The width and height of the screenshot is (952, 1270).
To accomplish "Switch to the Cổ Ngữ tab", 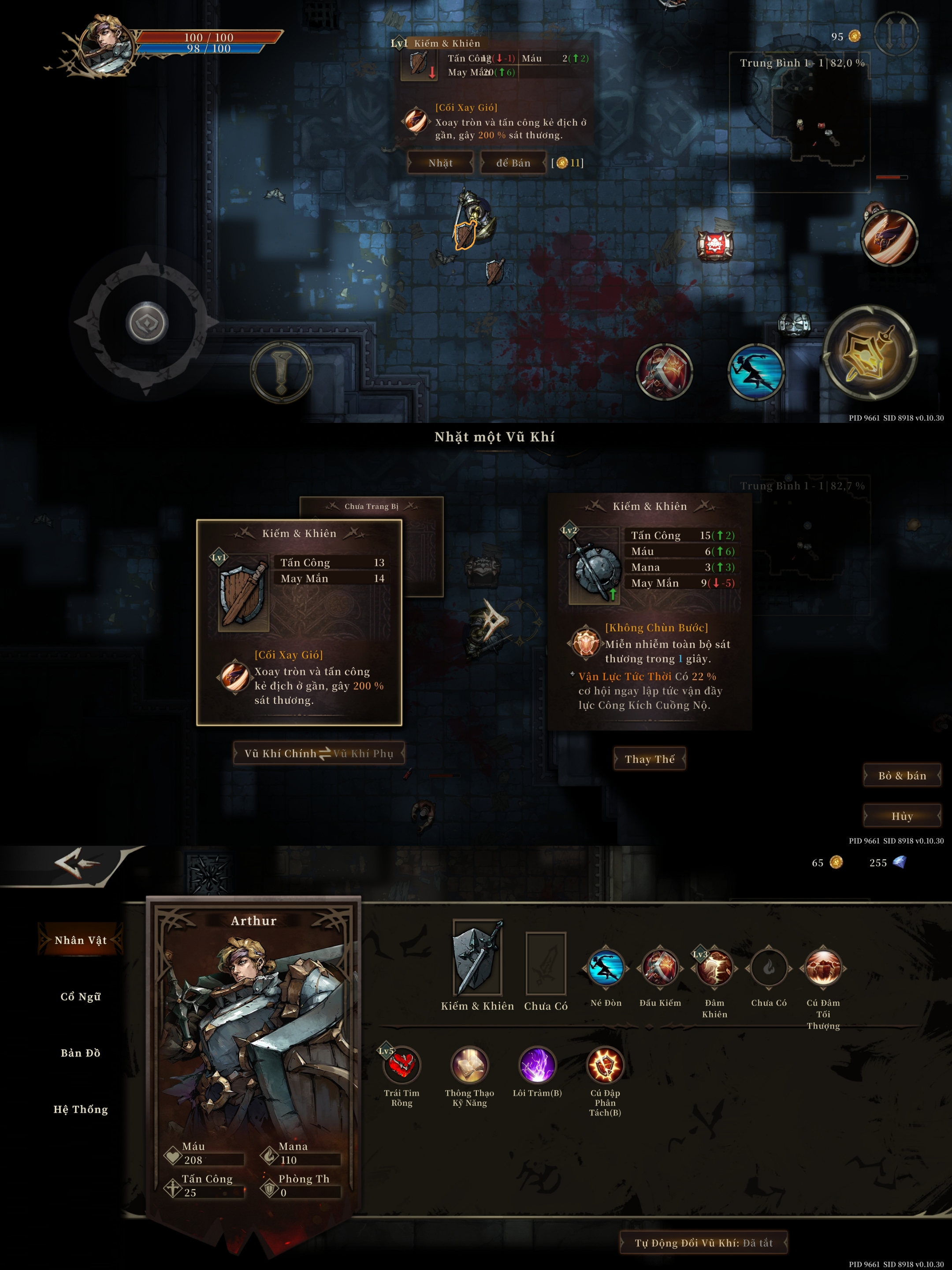I will pyautogui.click(x=80, y=997).
